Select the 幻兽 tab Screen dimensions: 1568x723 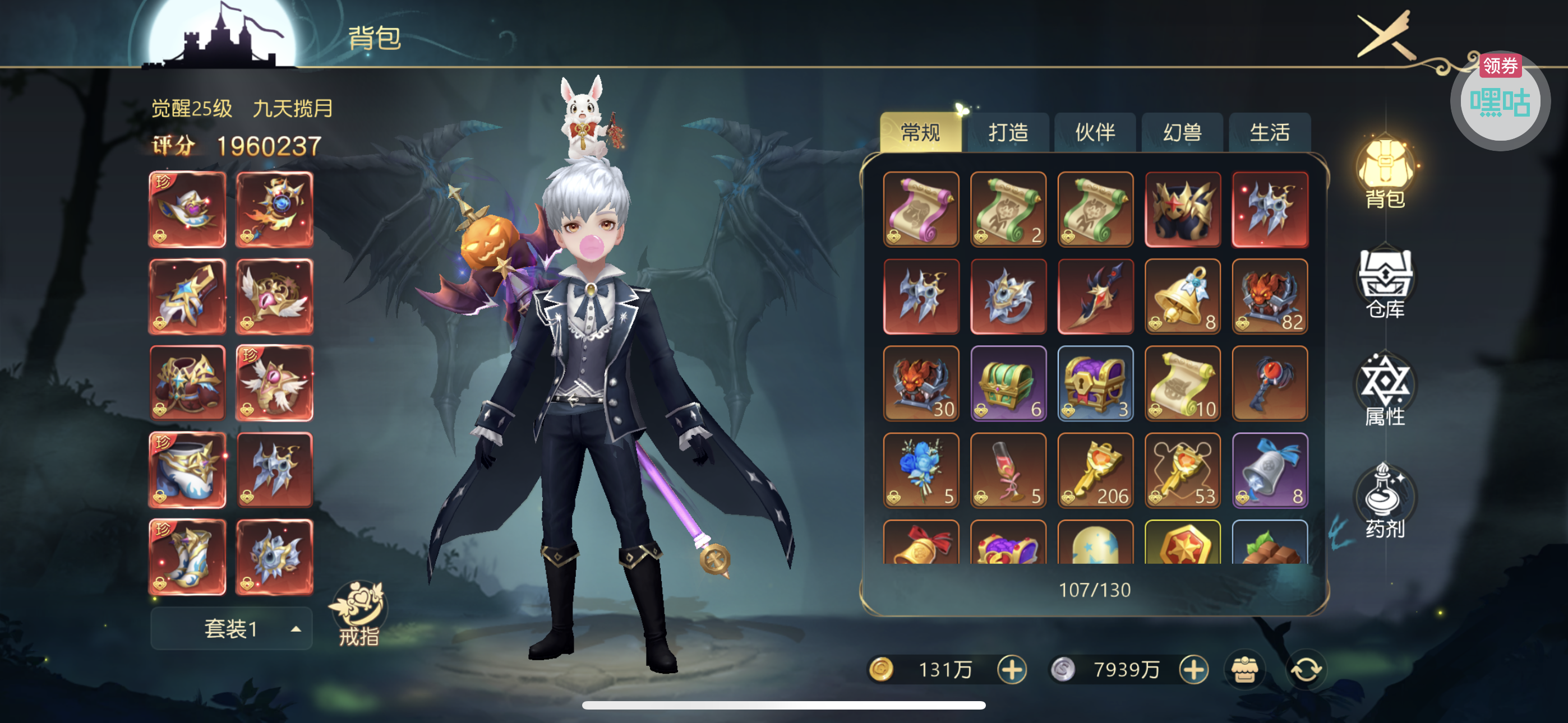click(1182, 132)
